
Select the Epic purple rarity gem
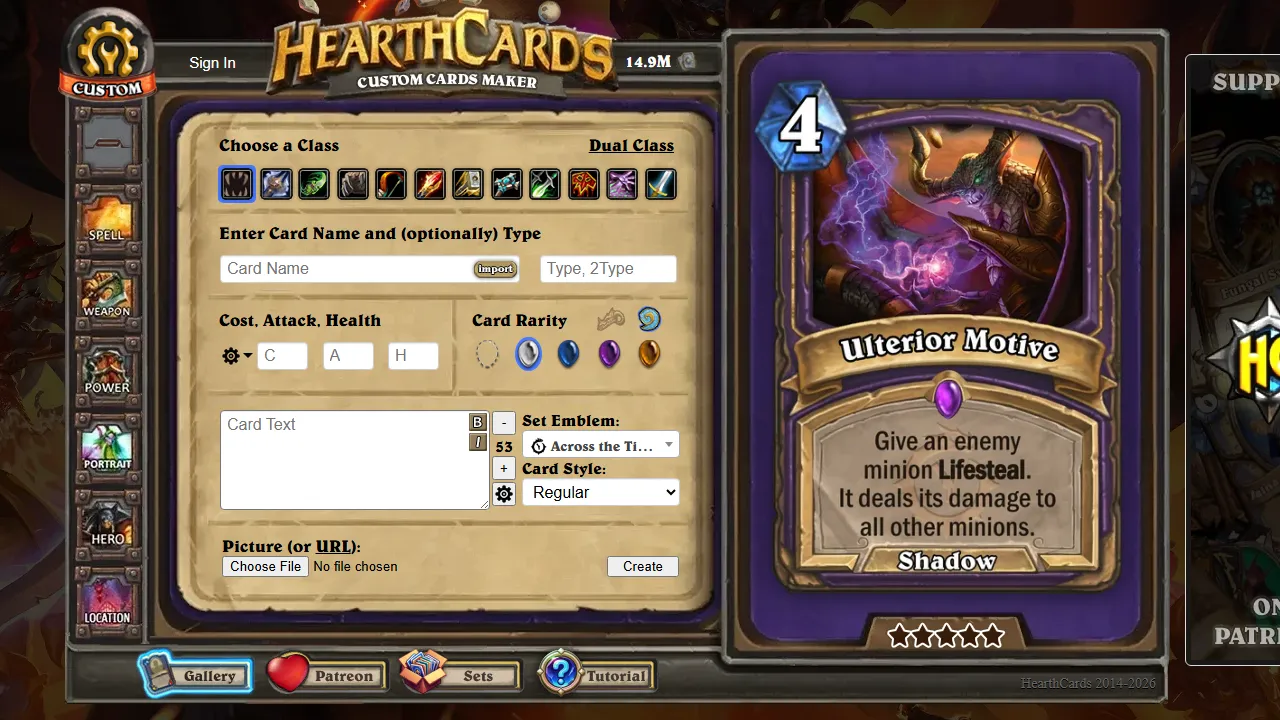[609, 353]
